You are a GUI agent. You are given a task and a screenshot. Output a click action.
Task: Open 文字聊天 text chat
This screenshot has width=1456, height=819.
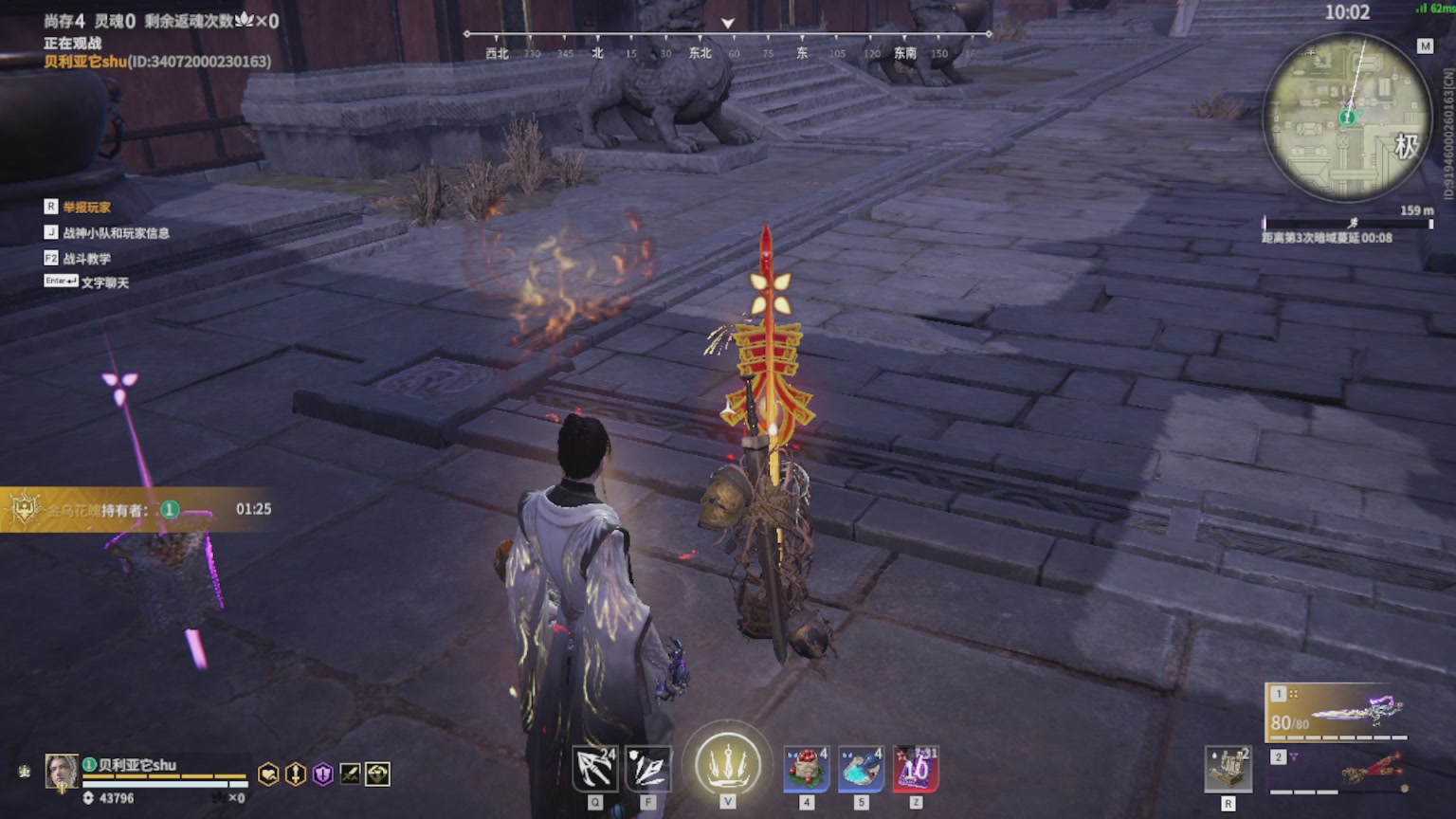104,282
